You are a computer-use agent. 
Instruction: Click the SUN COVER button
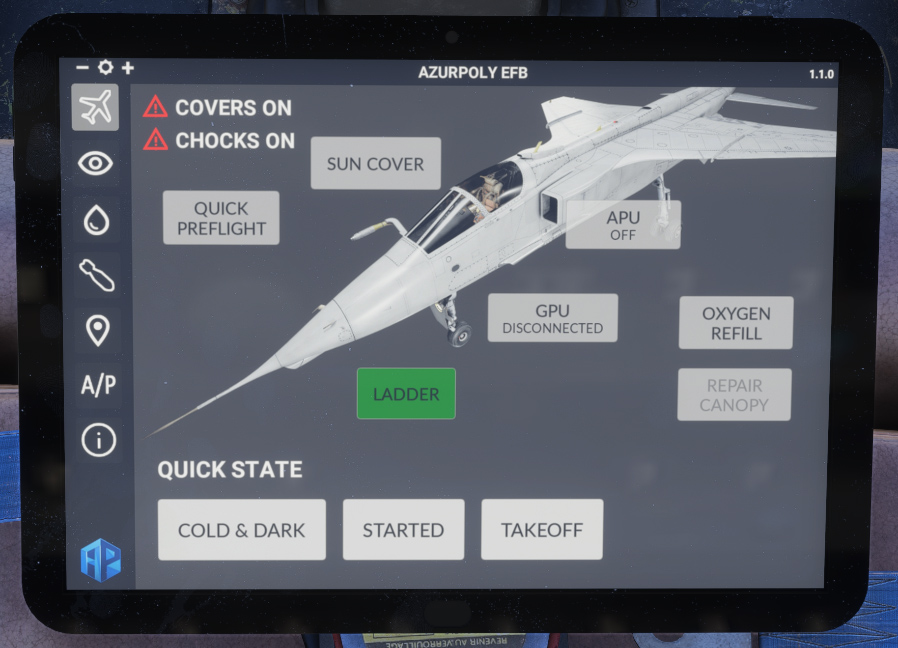pos(375,164)
